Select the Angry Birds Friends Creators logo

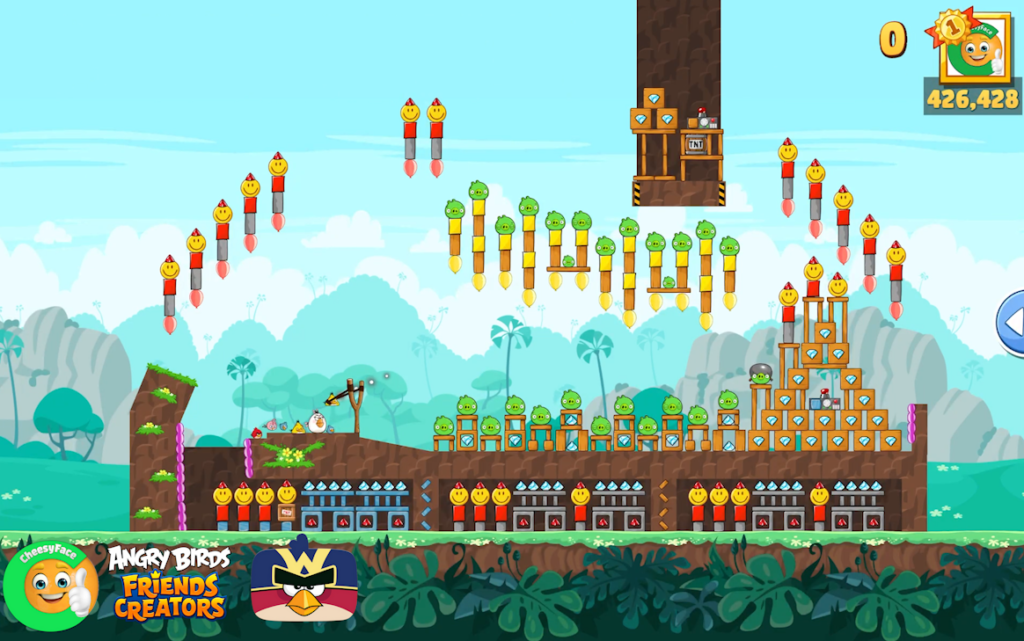pyautogui.click(x=169, y=583)
